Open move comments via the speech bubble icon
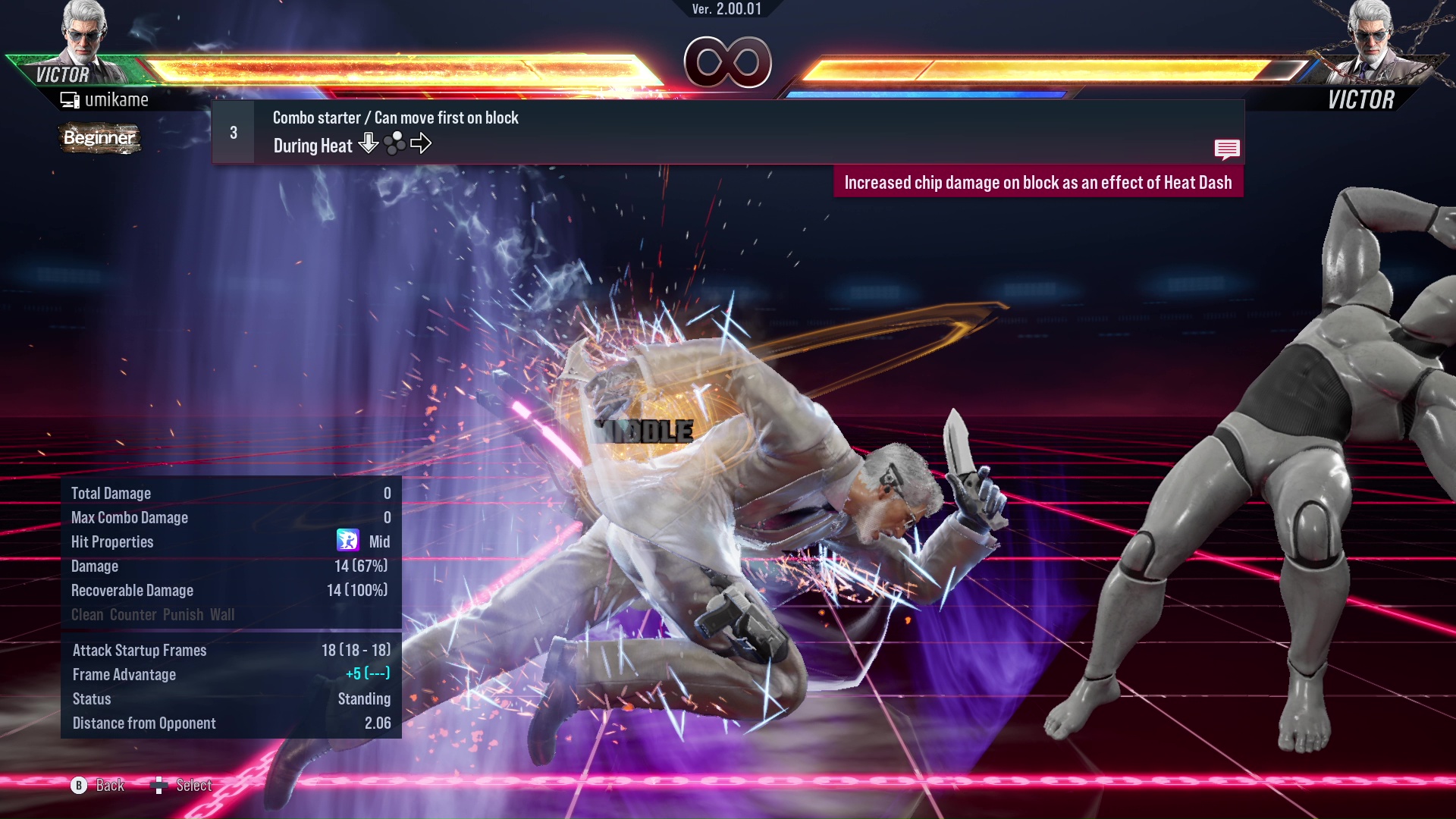 click(x=1227, y=149)
